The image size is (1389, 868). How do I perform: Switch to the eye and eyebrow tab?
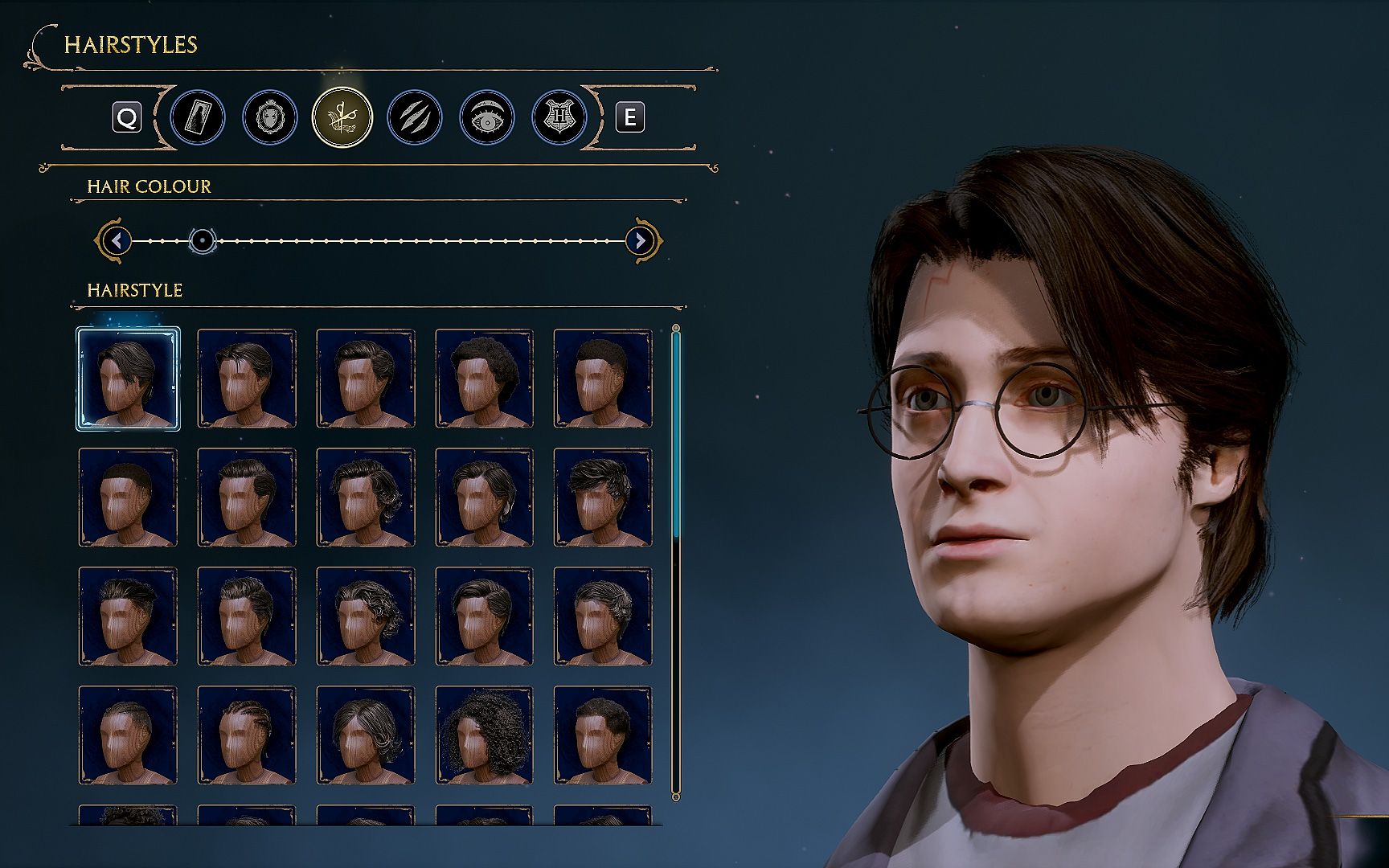tap(486, 118)
